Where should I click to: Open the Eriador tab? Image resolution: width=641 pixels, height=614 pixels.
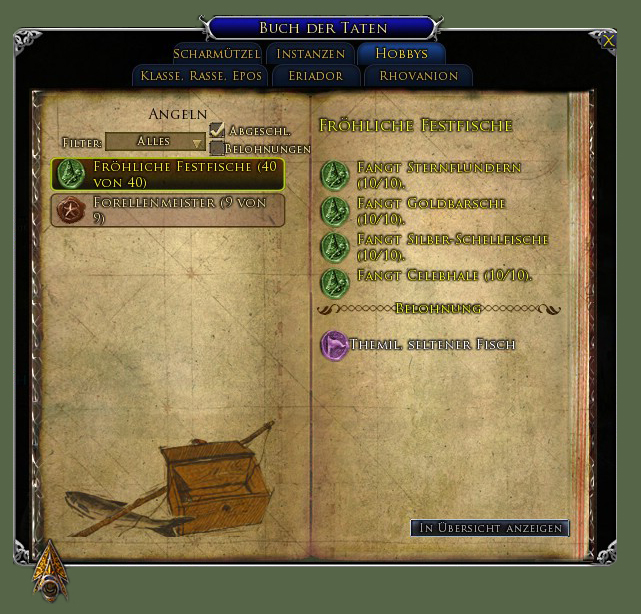point(315,76)
